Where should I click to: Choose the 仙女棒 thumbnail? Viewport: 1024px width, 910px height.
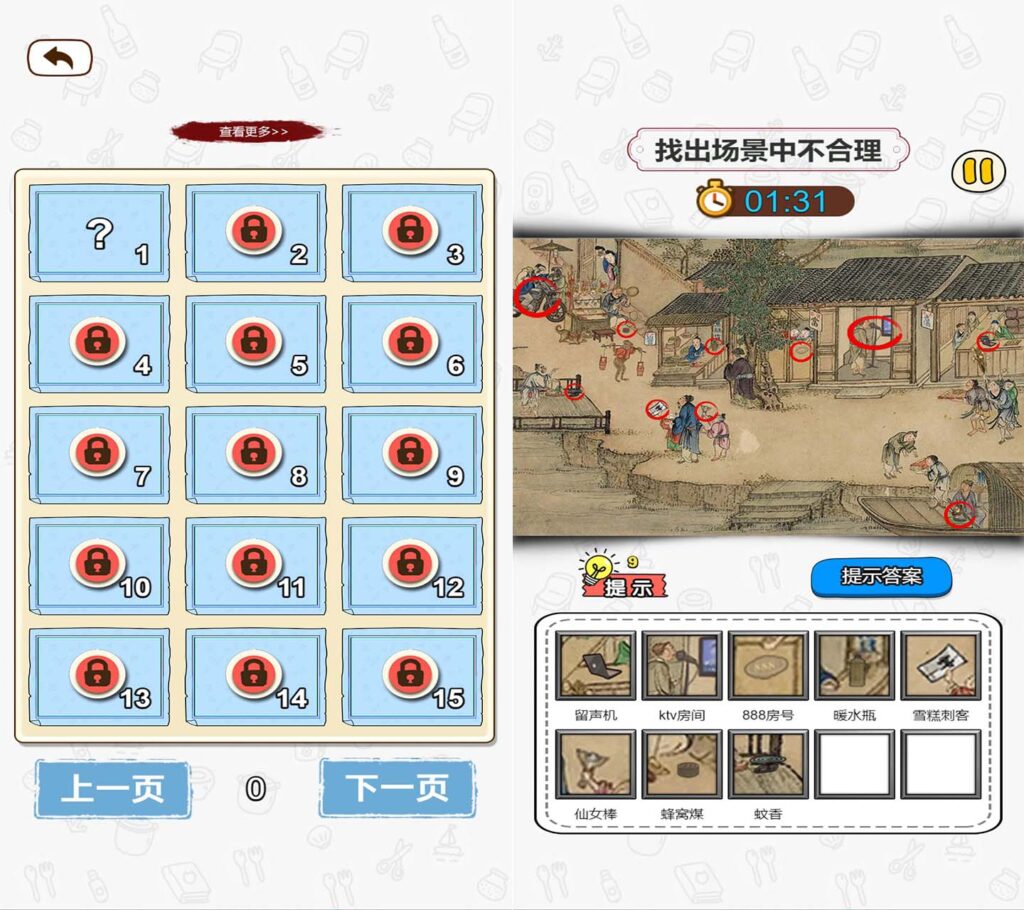[596, 764]
